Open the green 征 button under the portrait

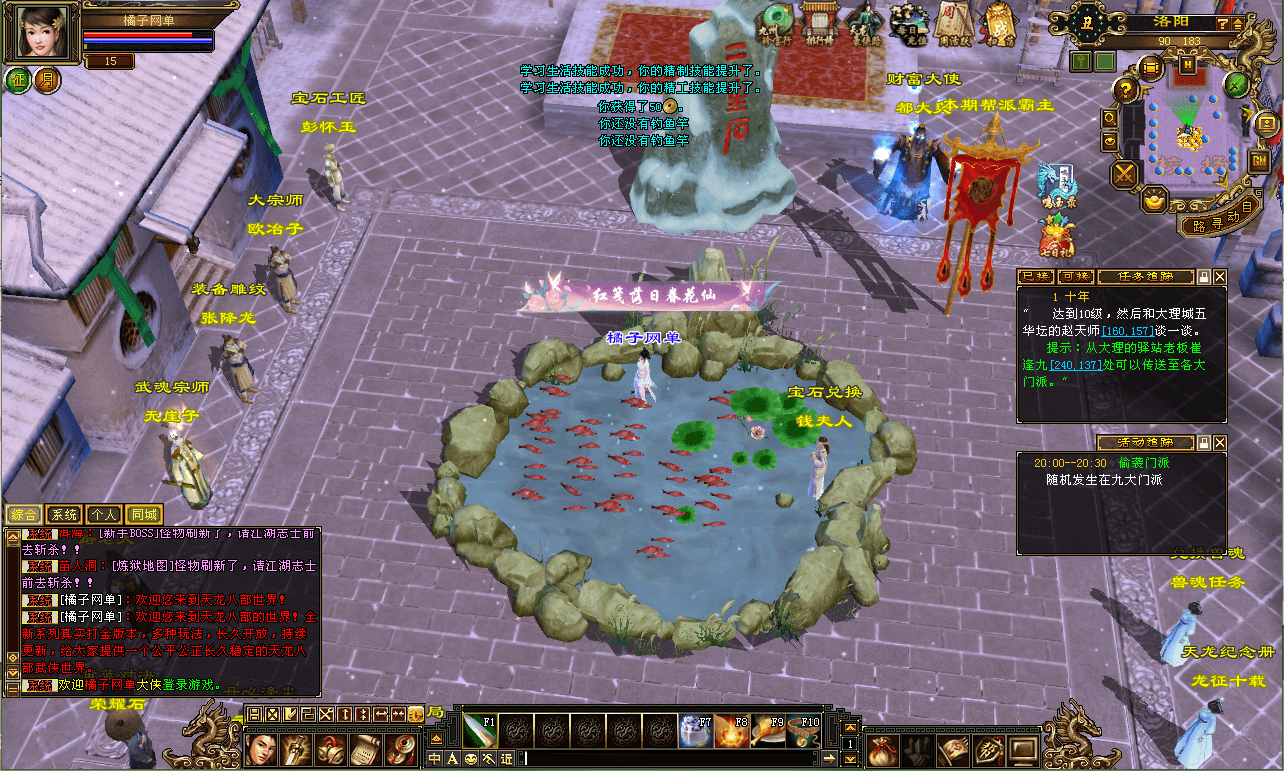[19, 80]
